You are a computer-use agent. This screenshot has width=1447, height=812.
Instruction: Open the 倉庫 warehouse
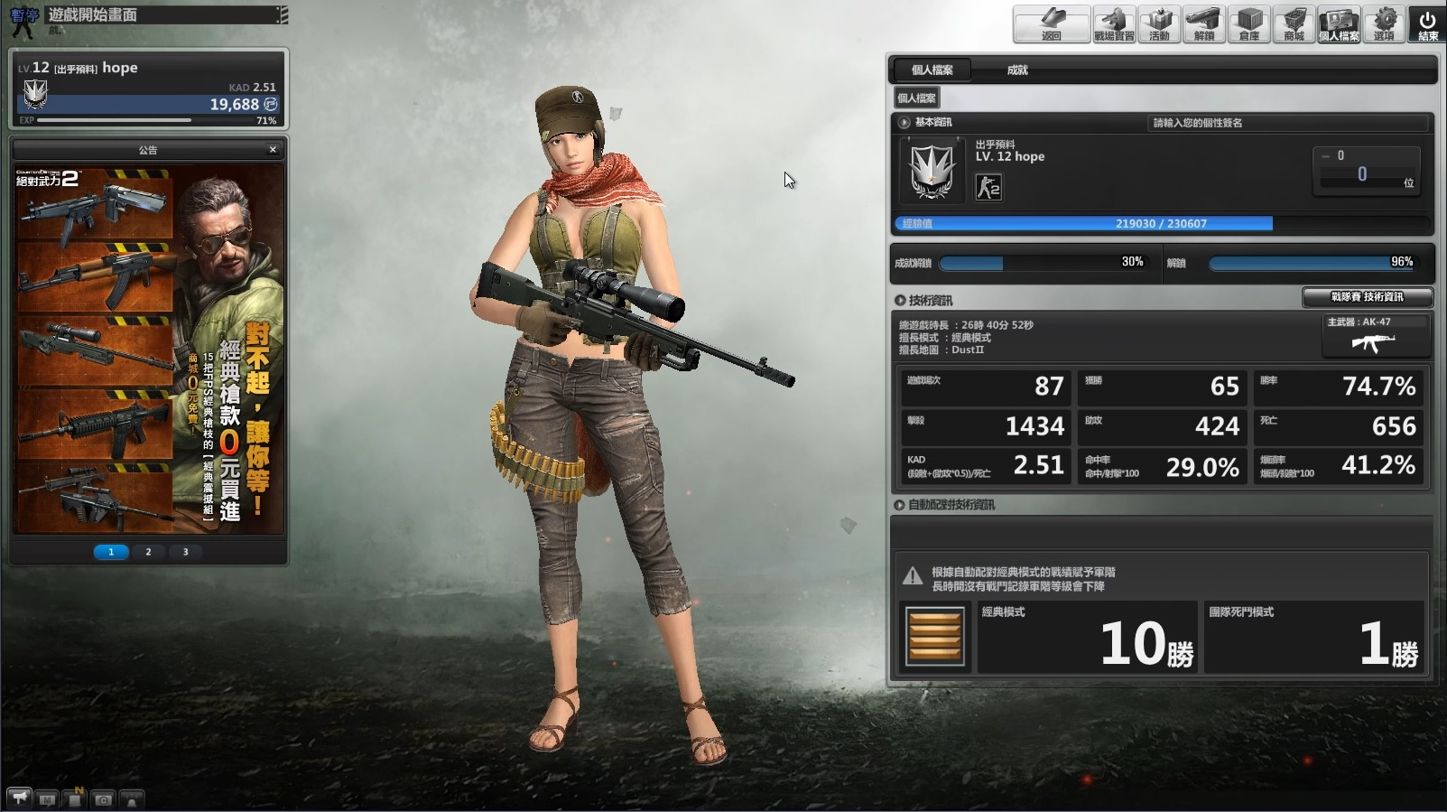click(x=1249, y=24)
